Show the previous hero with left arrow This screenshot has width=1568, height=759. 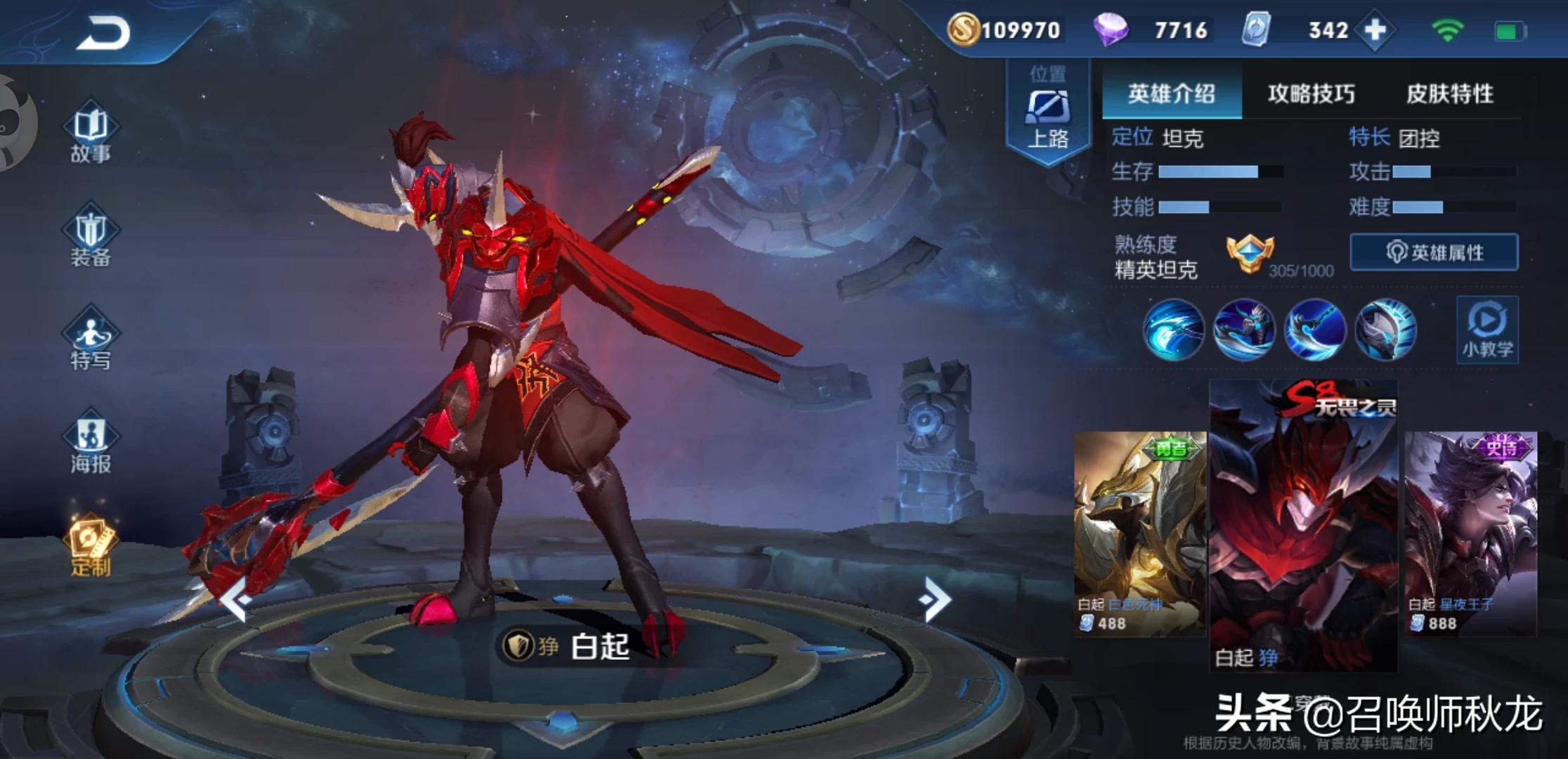click(236, 599)
